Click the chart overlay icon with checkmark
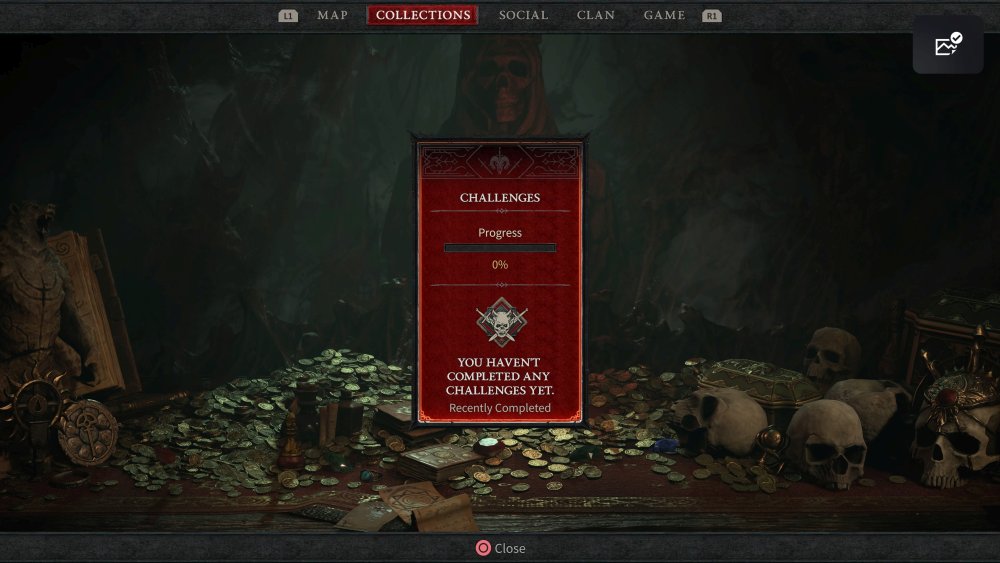This screenshot has width=1000, height=563. pos(947,45)
